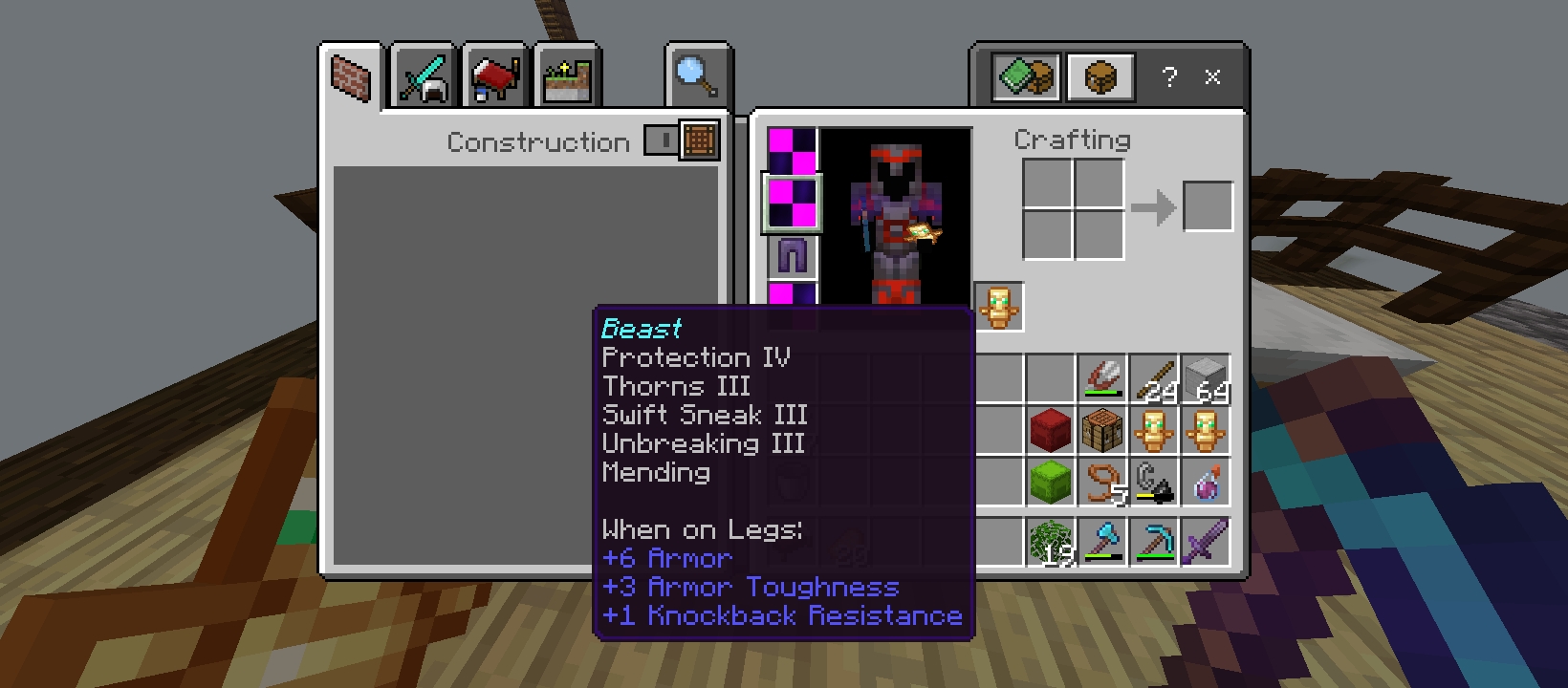This screenshot has height=688, width=1568.
Task: Switch to the Construction brick tab
Action: [x=351, y=76]
